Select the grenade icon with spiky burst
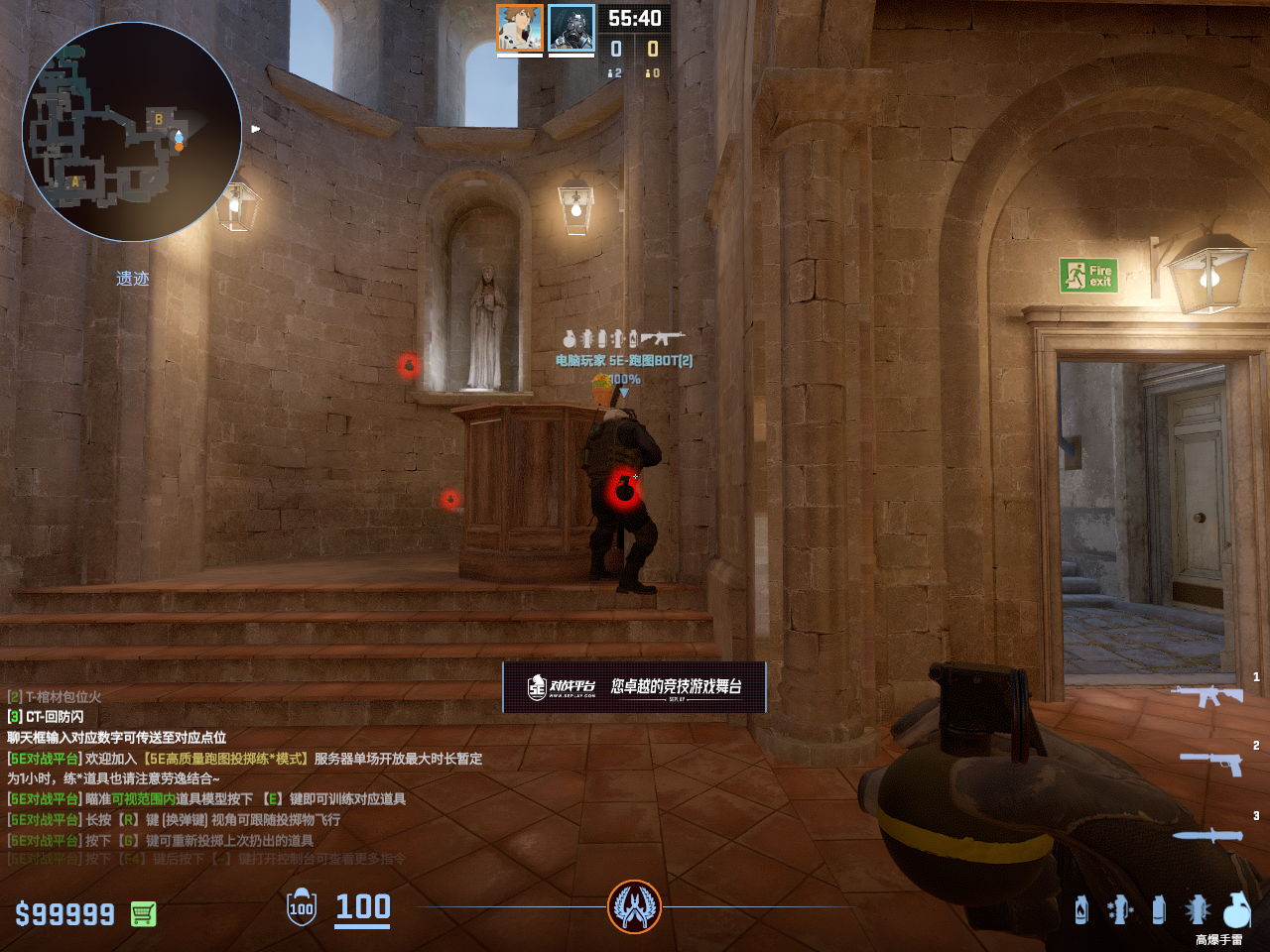This screenshot has width=1270, height=952. tap(1198, 909)
